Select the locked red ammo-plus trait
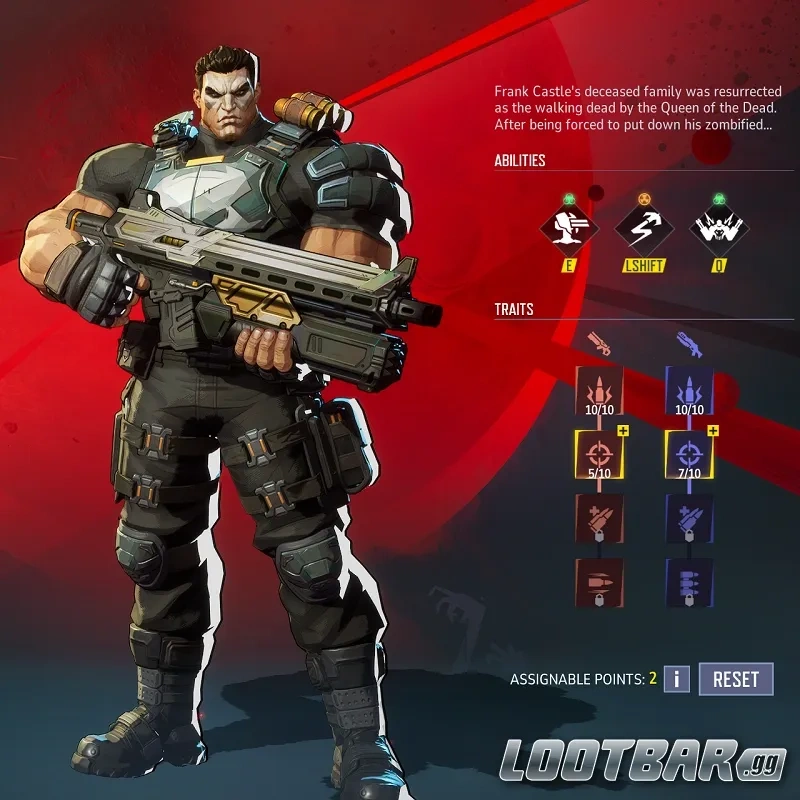This screenshot has height=800, width=800. [x=599, y=518]
